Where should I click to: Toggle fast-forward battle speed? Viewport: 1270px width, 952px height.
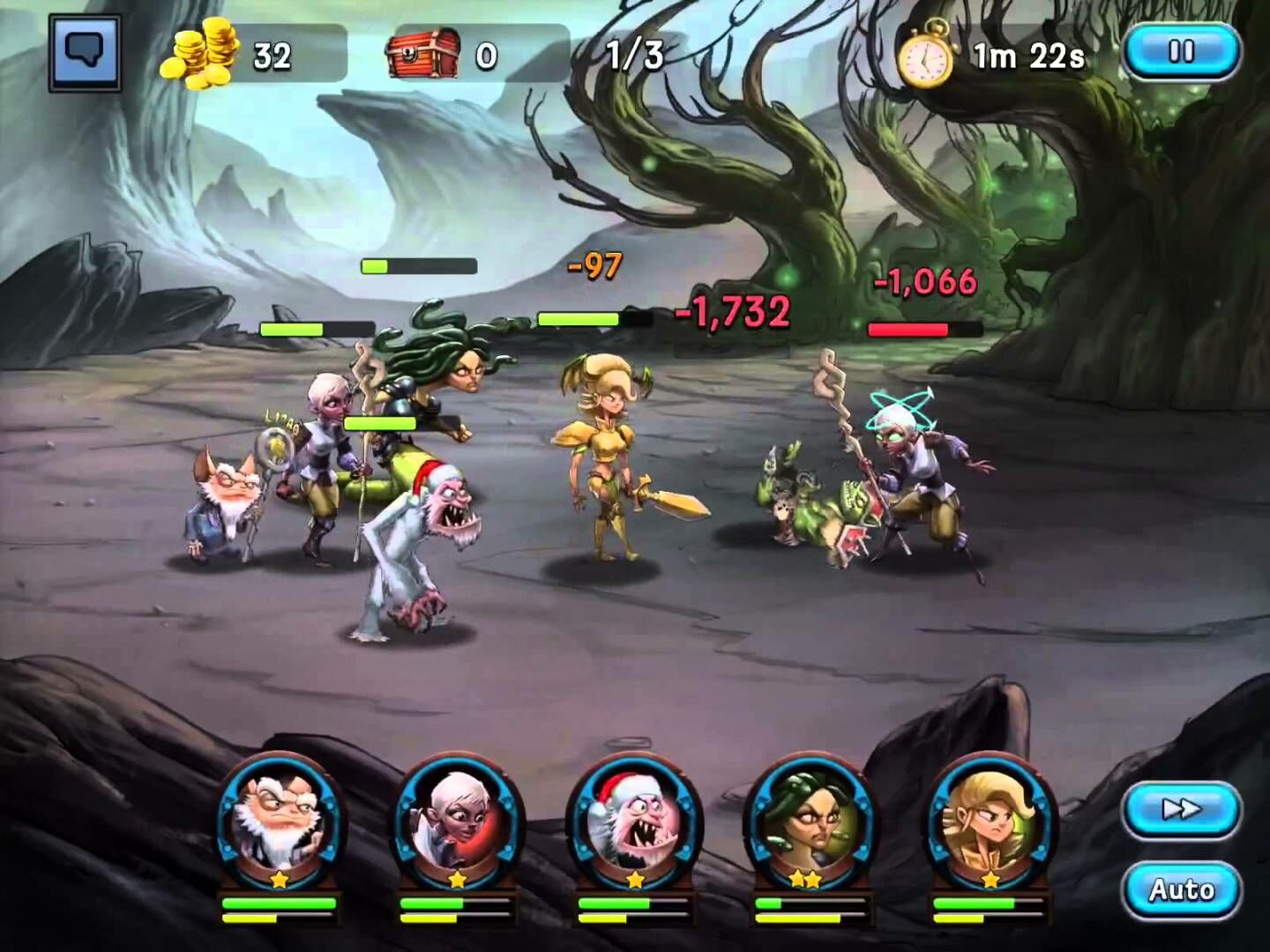(x=1182, y=809)
